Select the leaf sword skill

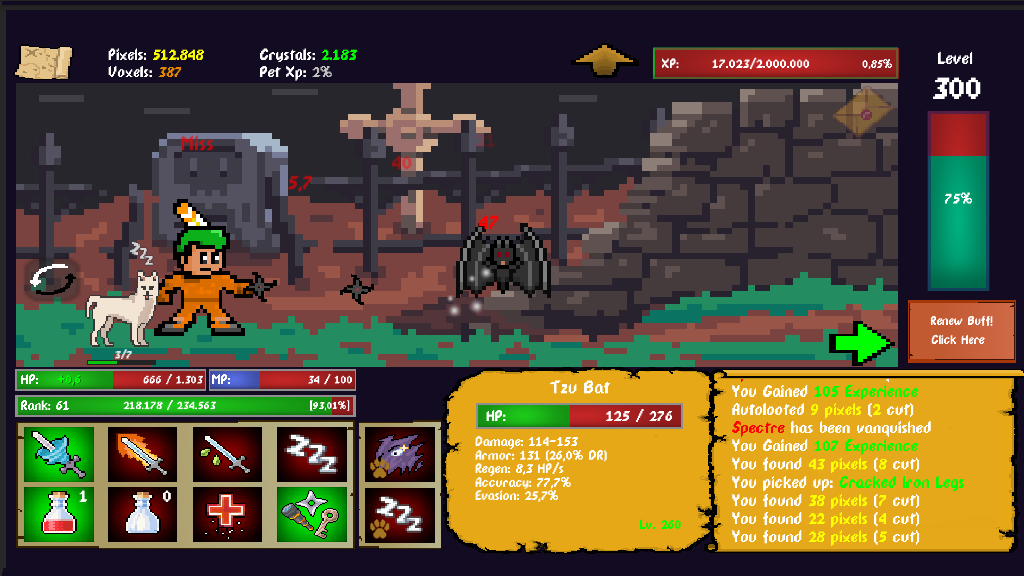[x=226, y=455]
